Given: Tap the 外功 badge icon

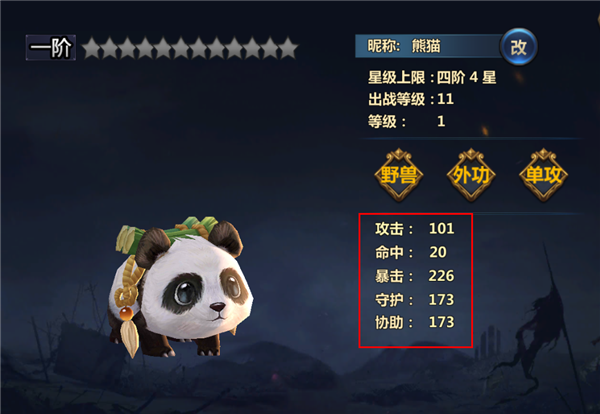Looking at the screenshot, I should tap(470, 174).
